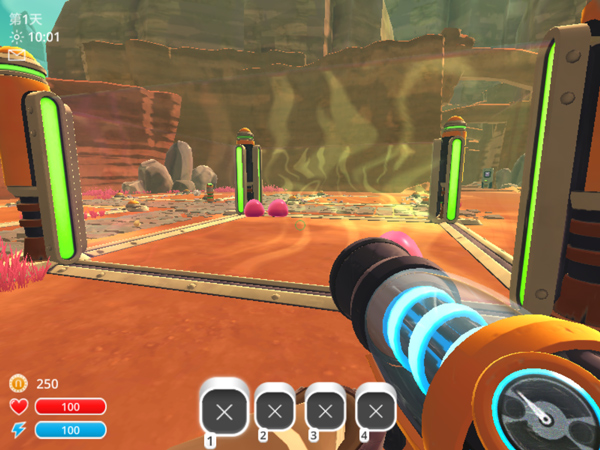
Task: Switch to empty slot labeled 2
Action: [275, 410]
